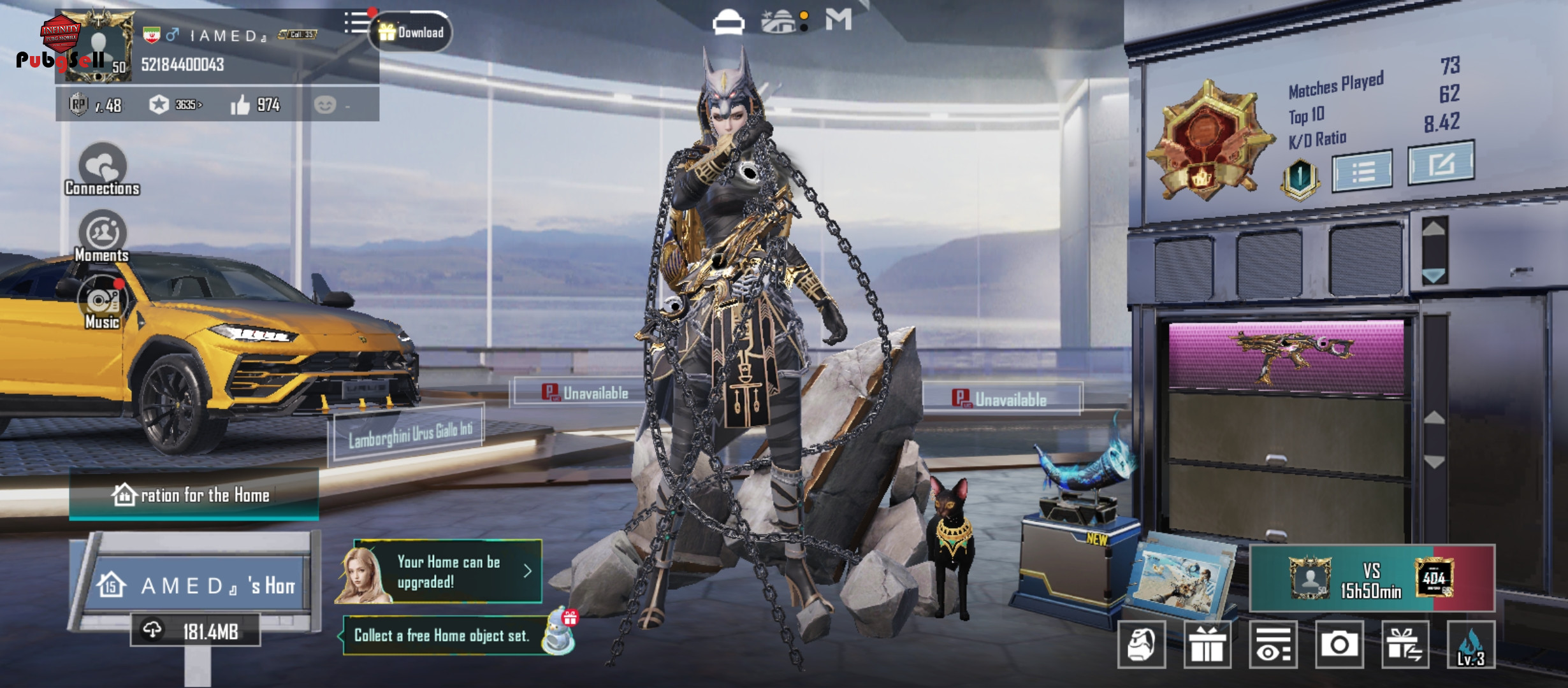Select the 'Your Home can be upgraded!' prompt
The height and width of the screenshot is (688, 1568).
point(447,571)
